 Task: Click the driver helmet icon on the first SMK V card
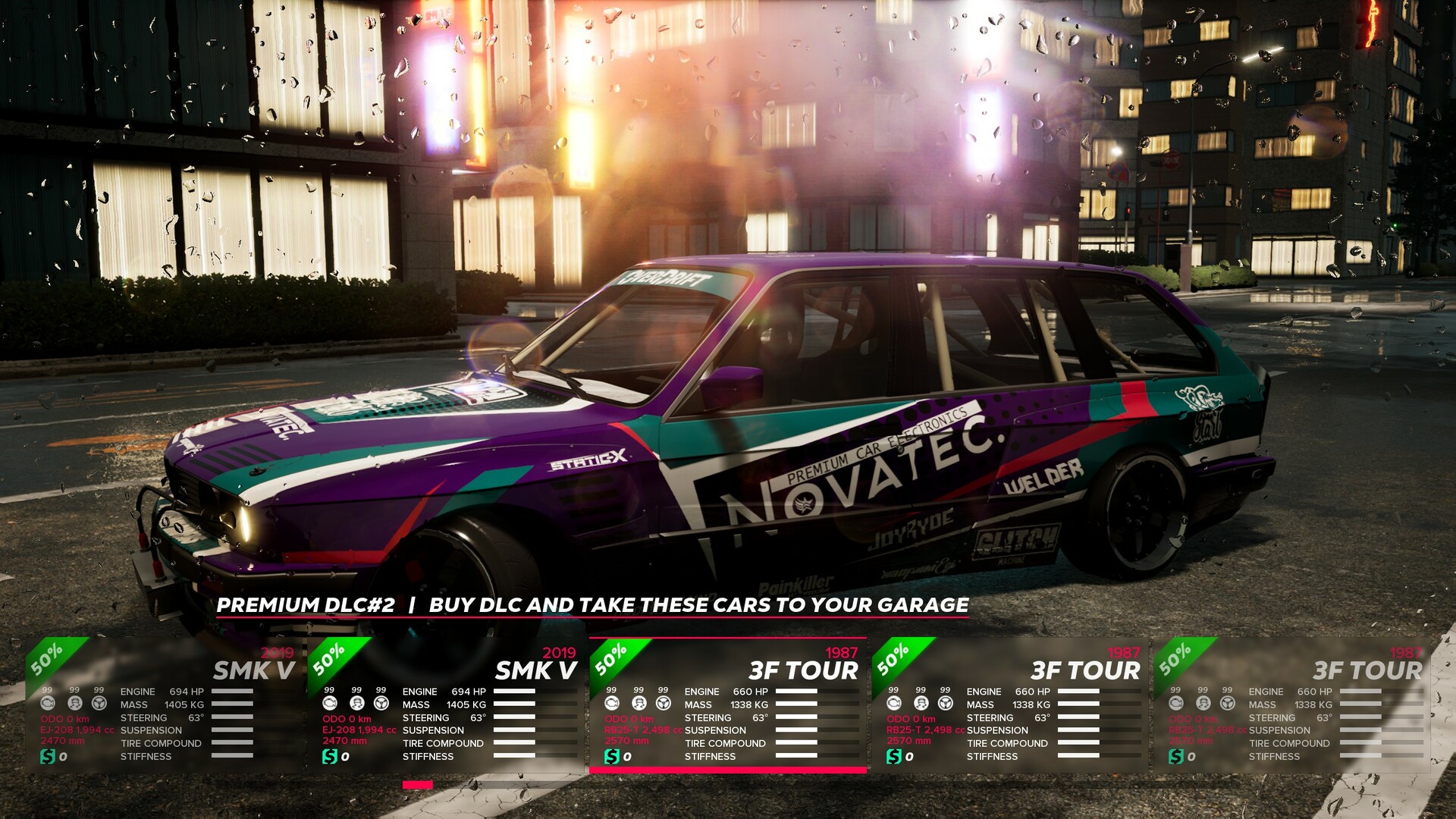pos(74,704)
